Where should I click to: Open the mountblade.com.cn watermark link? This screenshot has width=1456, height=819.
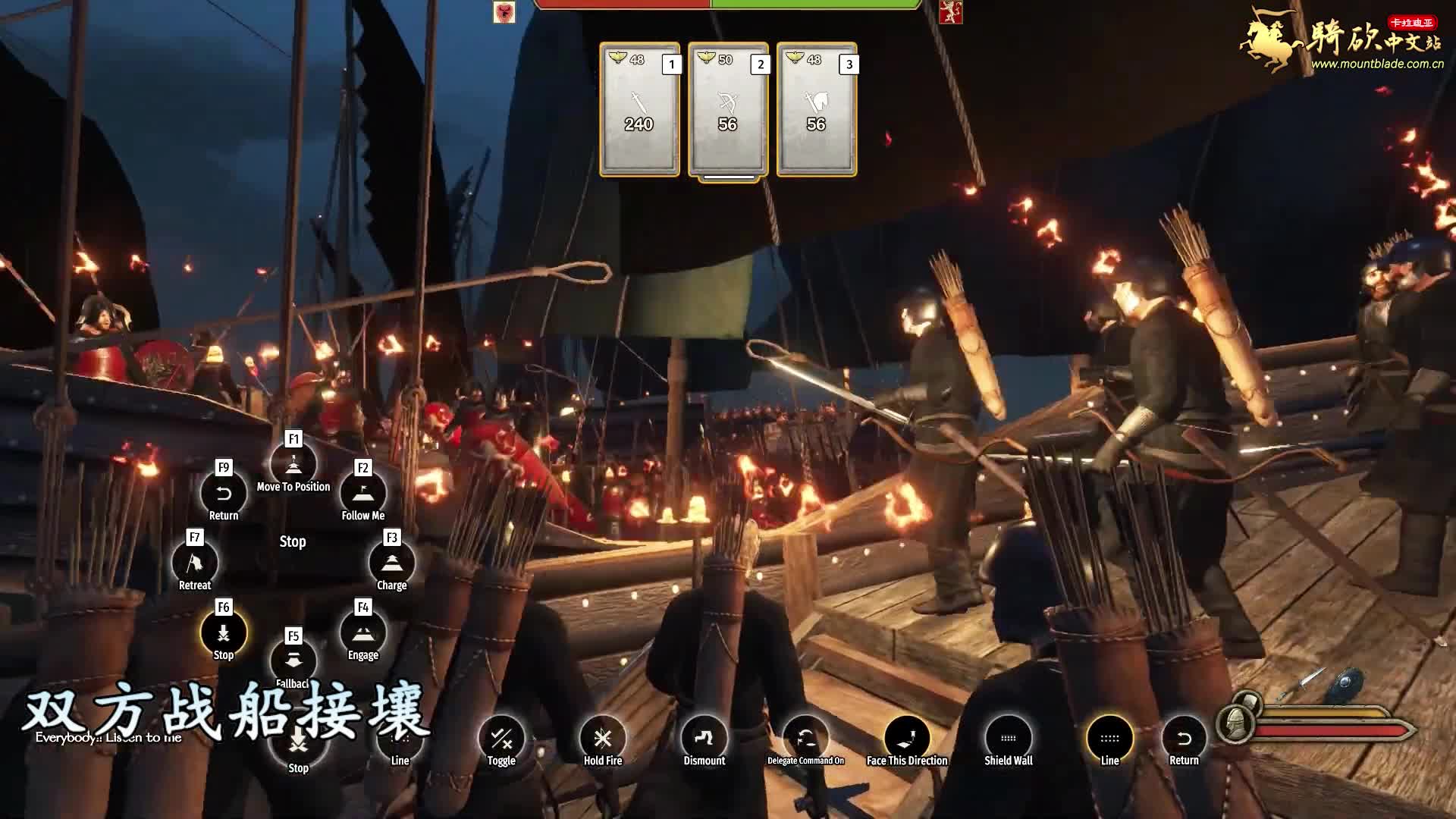(1377, 64)
